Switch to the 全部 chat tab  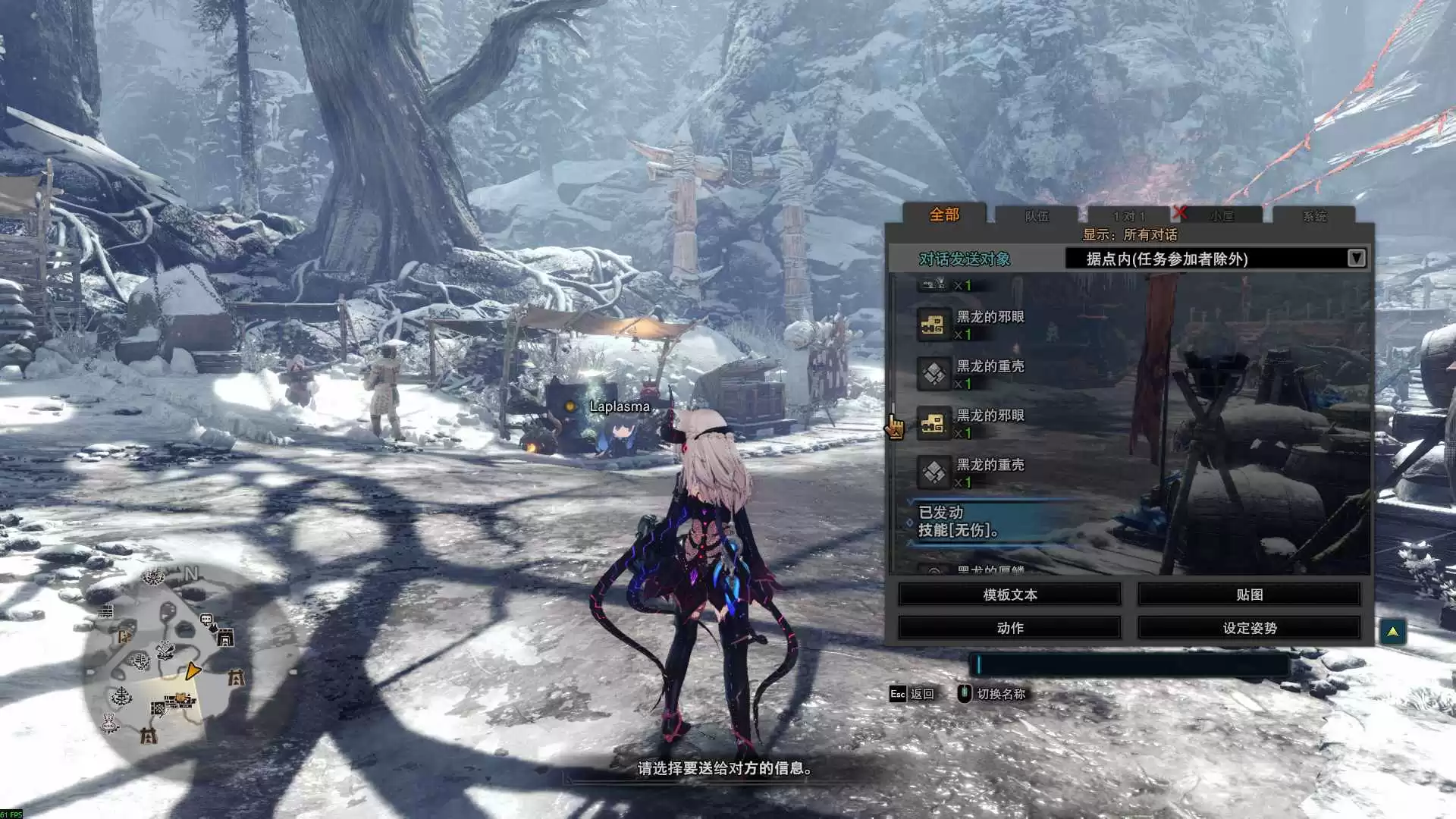944,215
